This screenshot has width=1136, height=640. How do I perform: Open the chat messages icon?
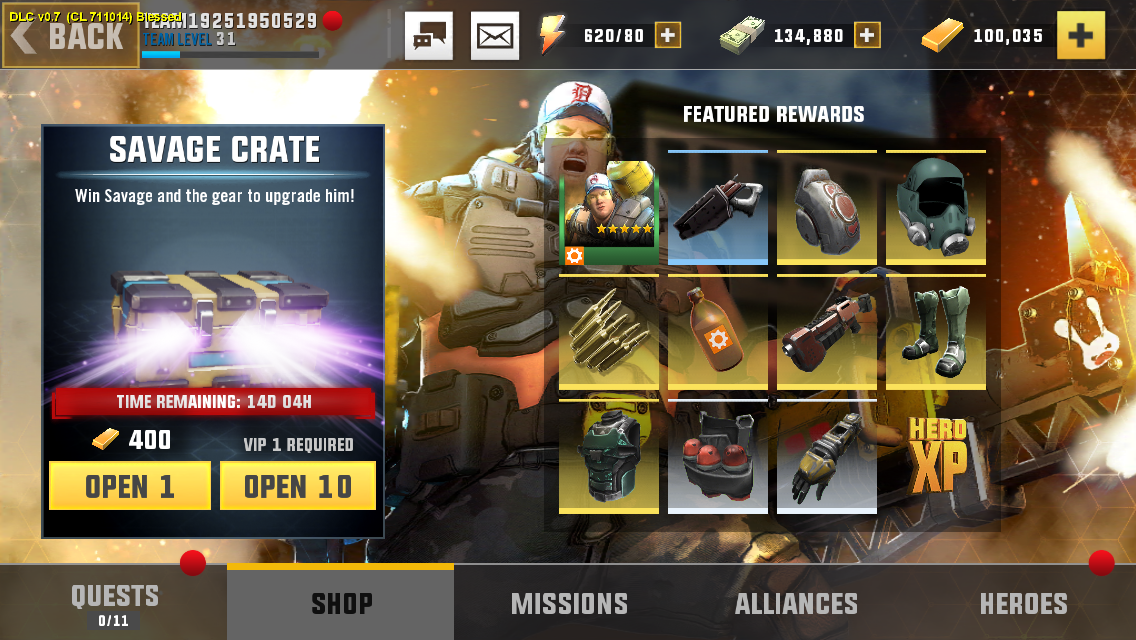[x=429, y=36]
